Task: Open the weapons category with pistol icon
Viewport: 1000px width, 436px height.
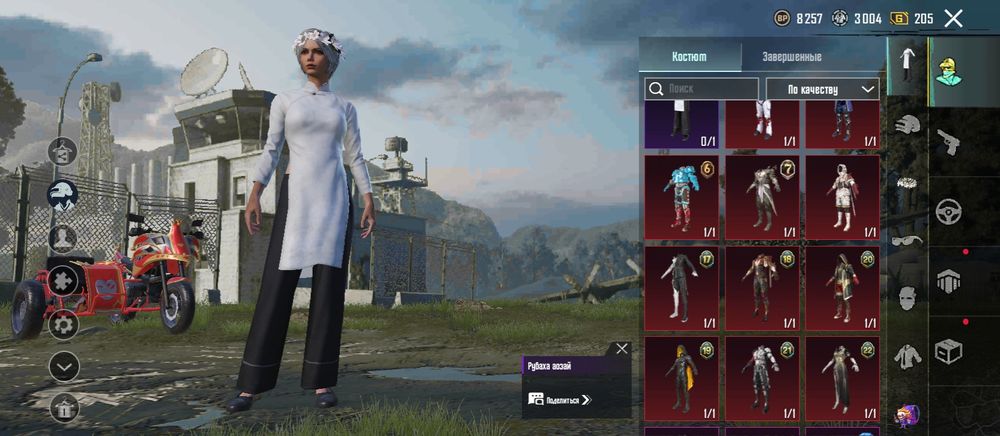Action: pos(948,143)
